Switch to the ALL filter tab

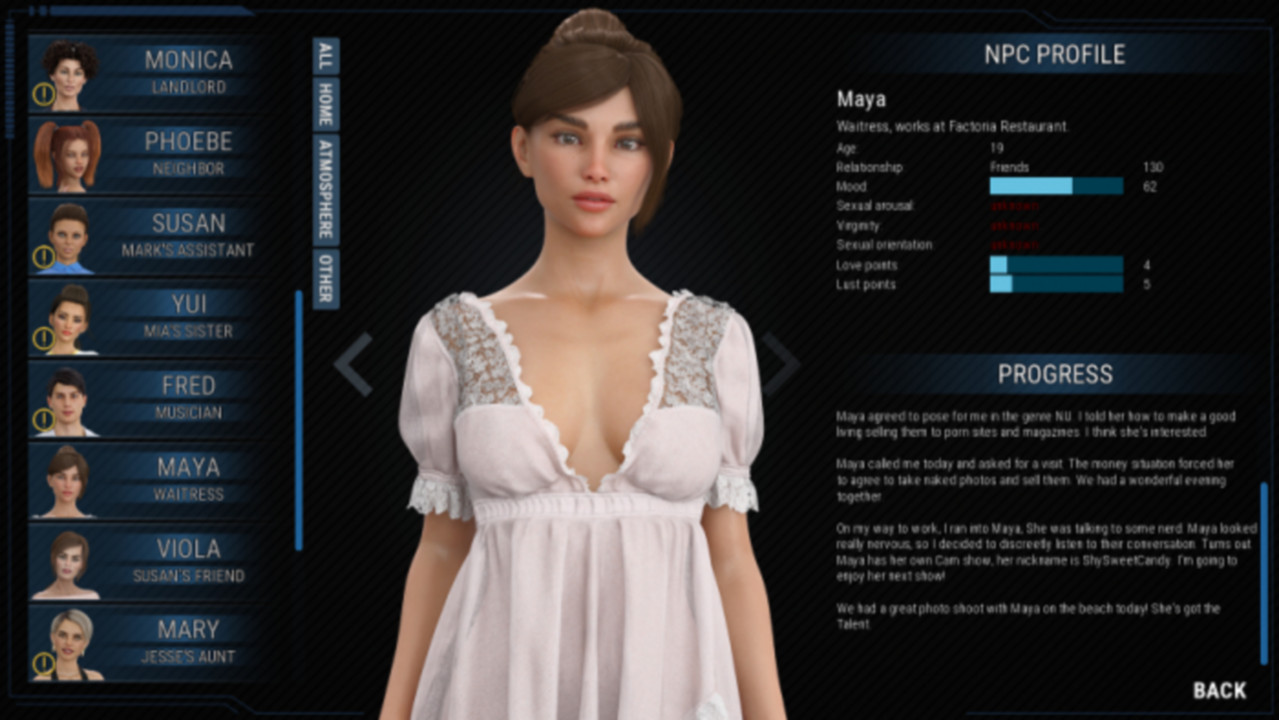point(326,56)
